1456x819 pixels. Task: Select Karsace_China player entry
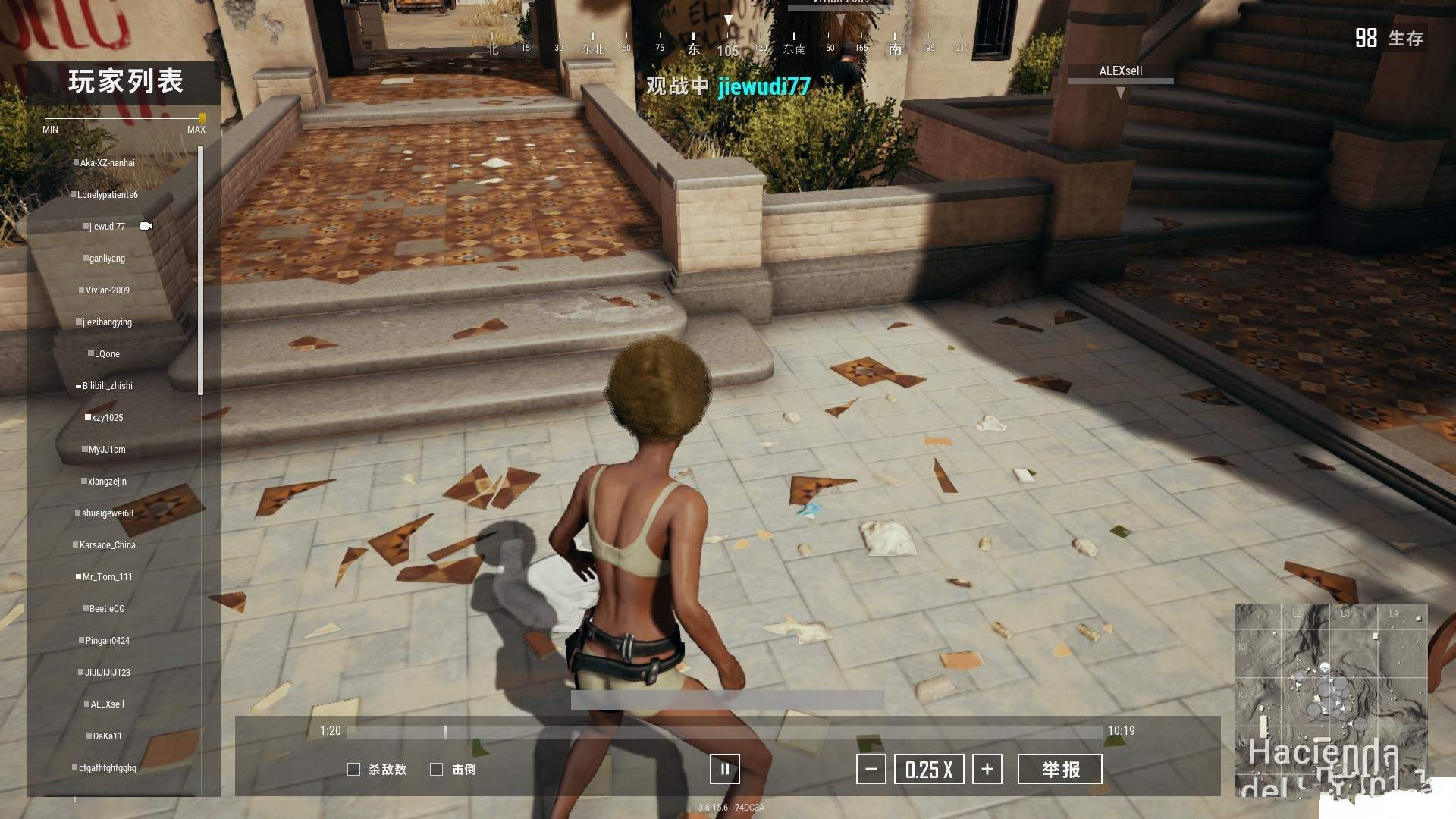(x=107, y=545)
